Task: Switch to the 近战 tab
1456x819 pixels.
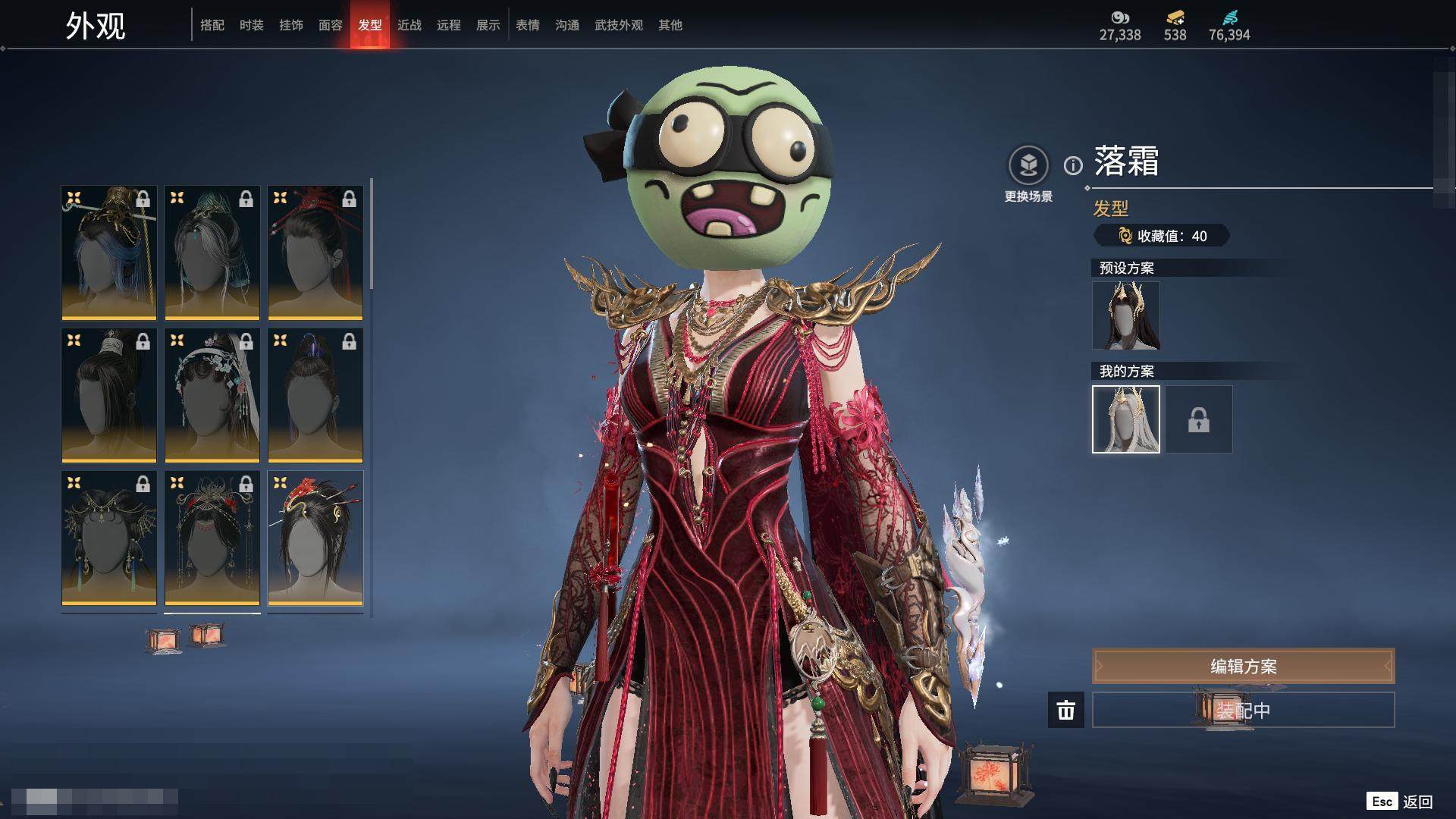Action: pos(409,25)
